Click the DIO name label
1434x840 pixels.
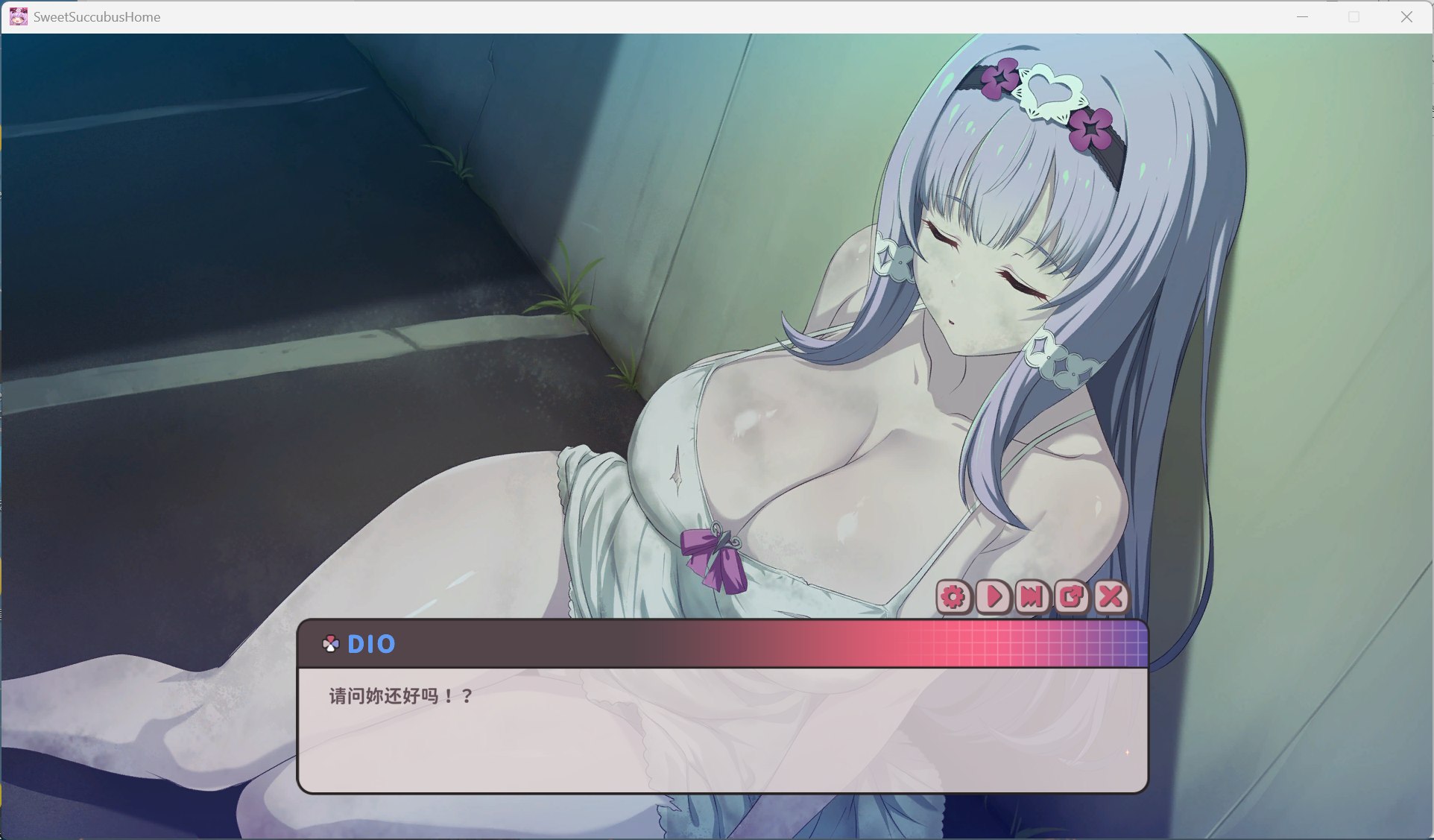click(372, 644)
